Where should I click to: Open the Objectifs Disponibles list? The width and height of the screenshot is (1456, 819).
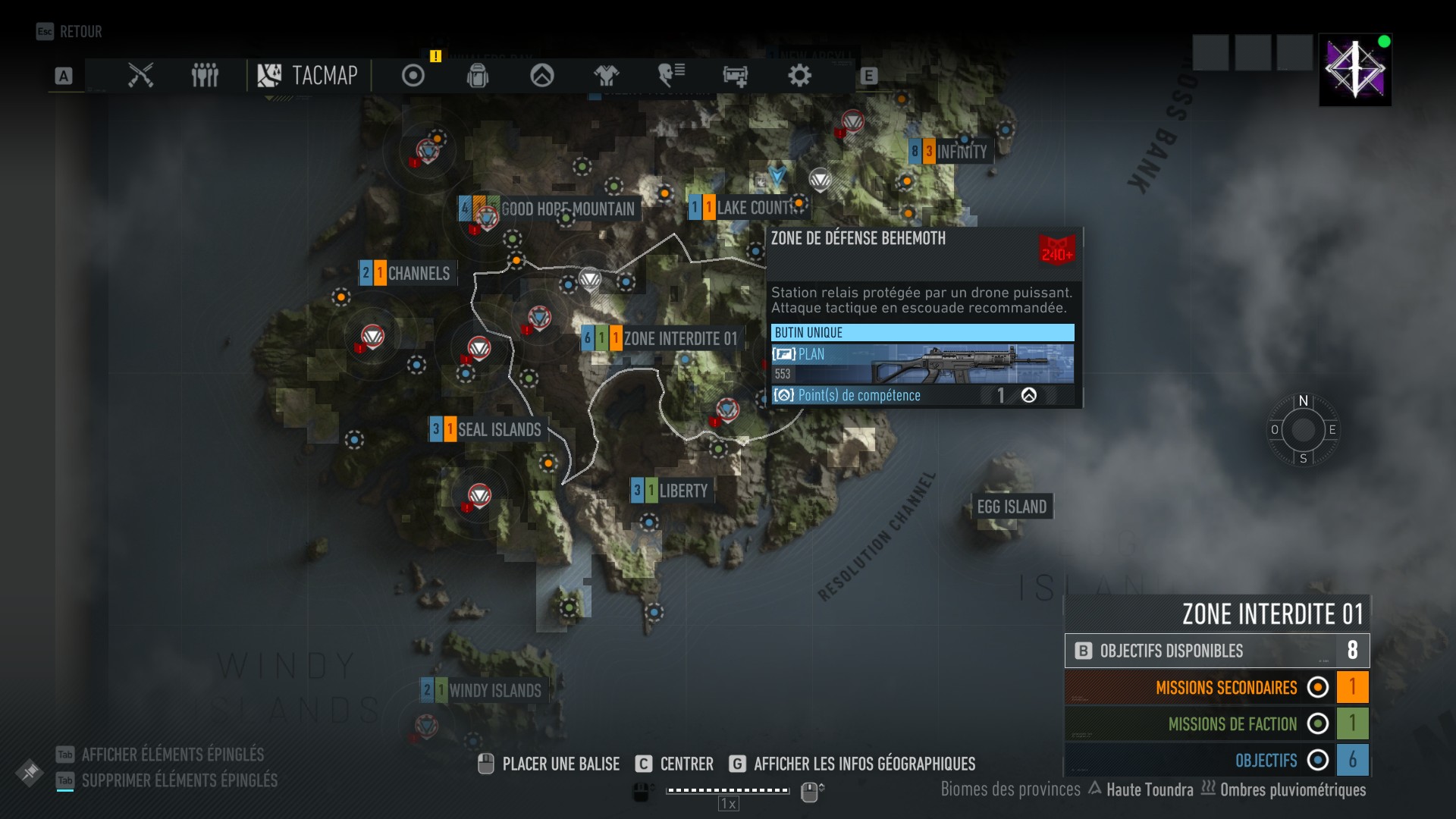click(x=1216, y=651)
